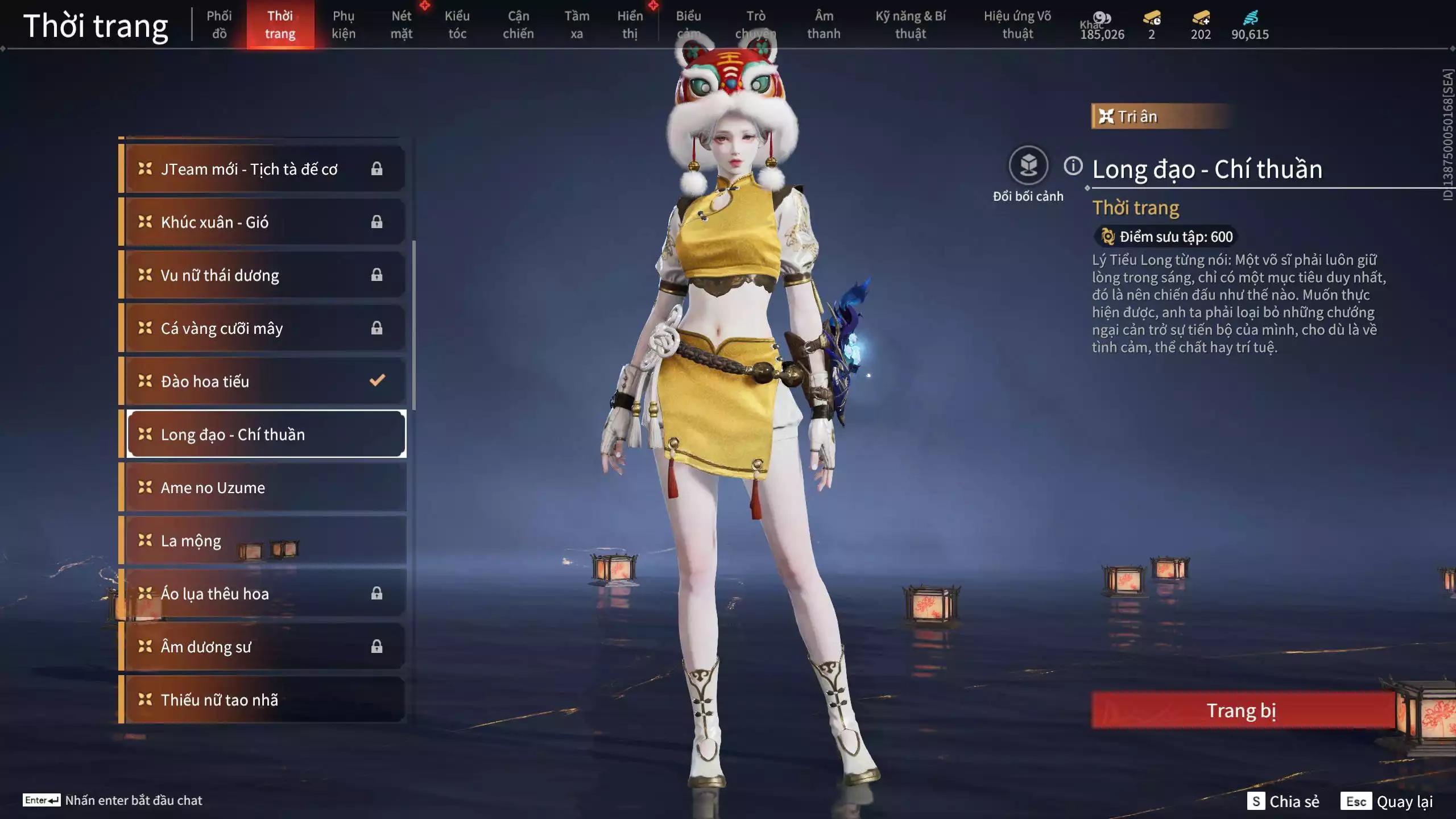Click the Chia sẻ share button

pyautogui.click(x=1283, y=801)
